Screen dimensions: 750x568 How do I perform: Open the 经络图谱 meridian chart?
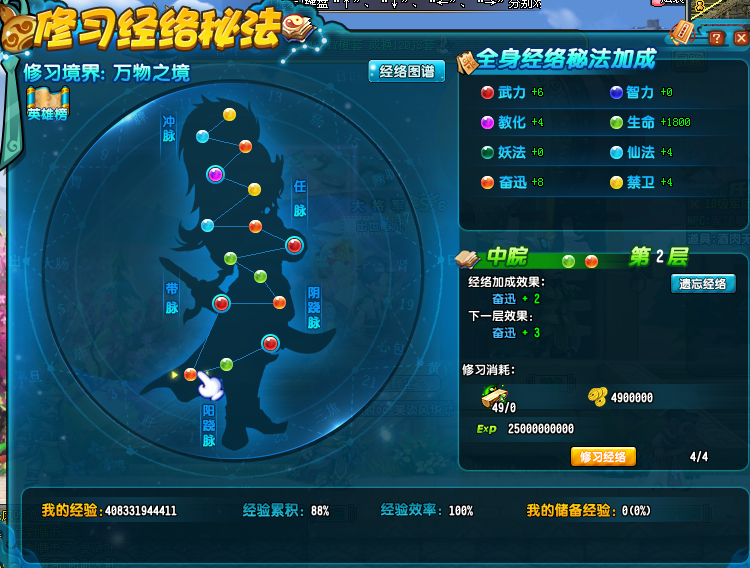pos(407,72)
